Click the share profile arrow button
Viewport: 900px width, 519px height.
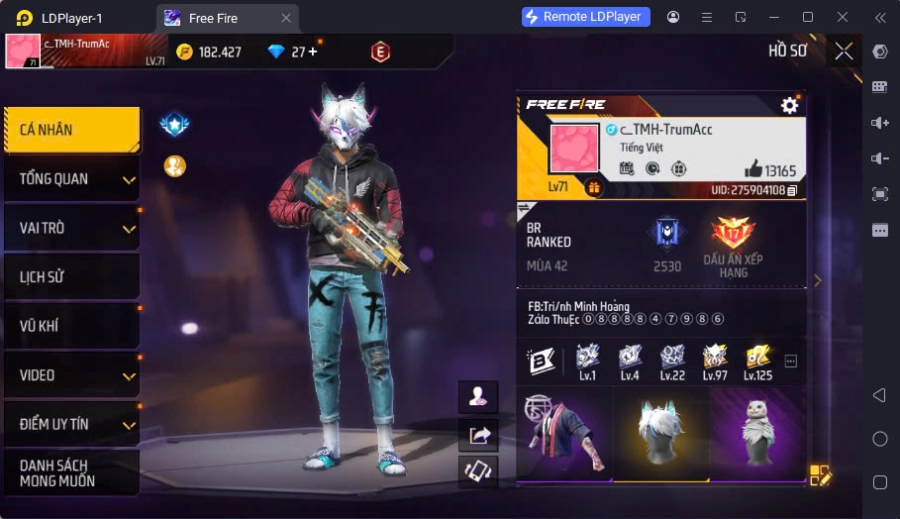point(478,434)
